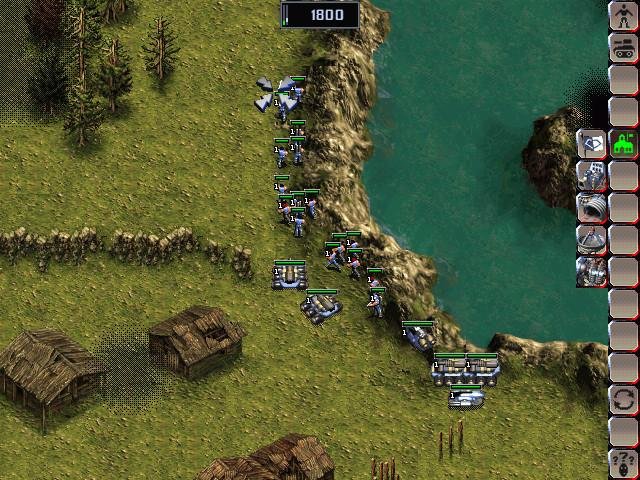Viewport: 640px width, 480px height.
Task: Select the infantry soldier category button
Action: [x=623, y=16]
